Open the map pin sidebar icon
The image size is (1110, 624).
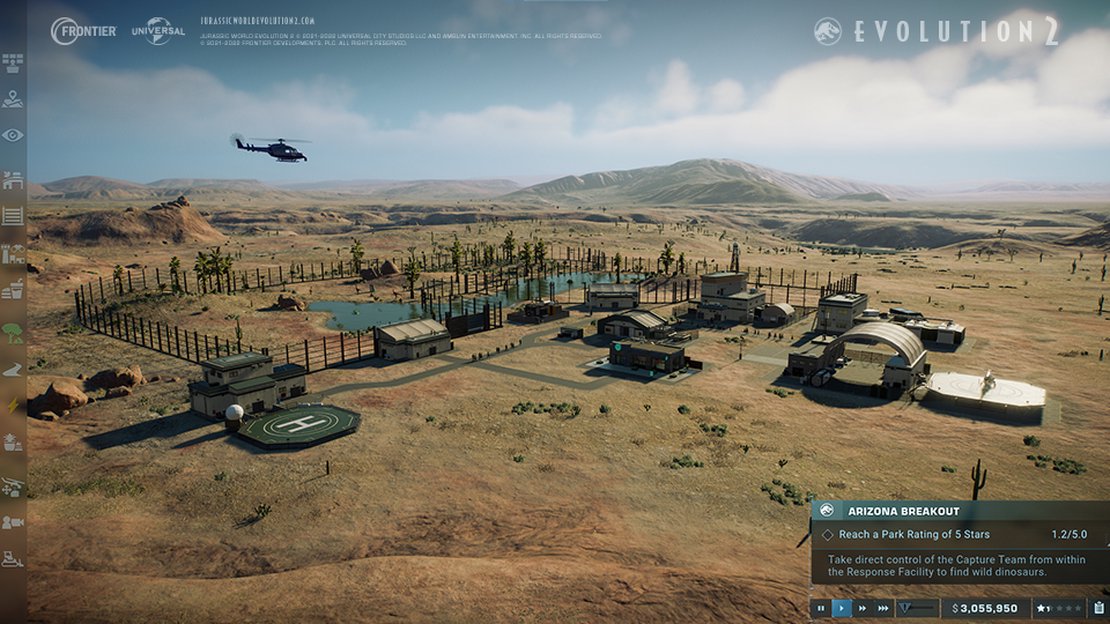tap(13, 99)
